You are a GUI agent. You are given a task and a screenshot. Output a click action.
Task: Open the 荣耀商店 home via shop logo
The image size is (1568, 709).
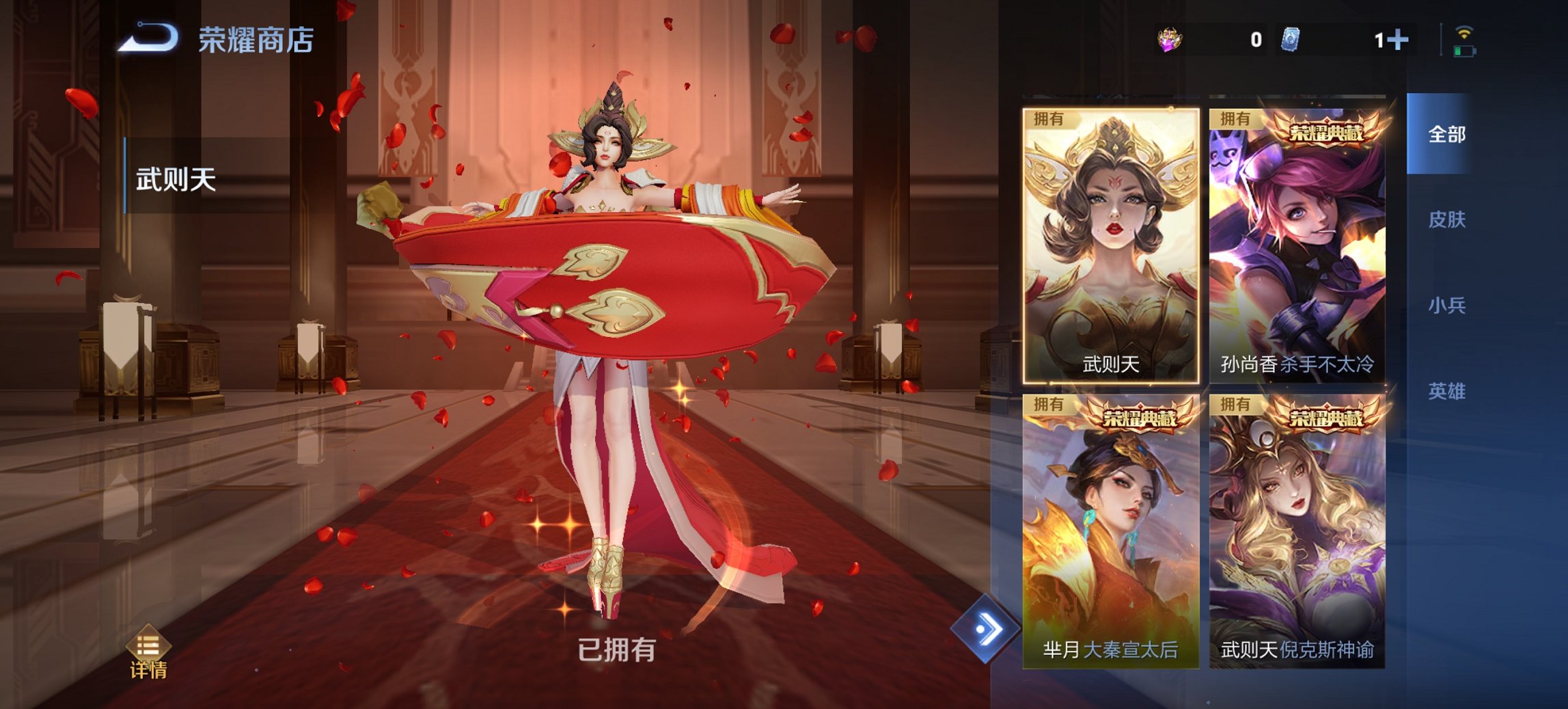pyautogui.click(x=253, y=39)
